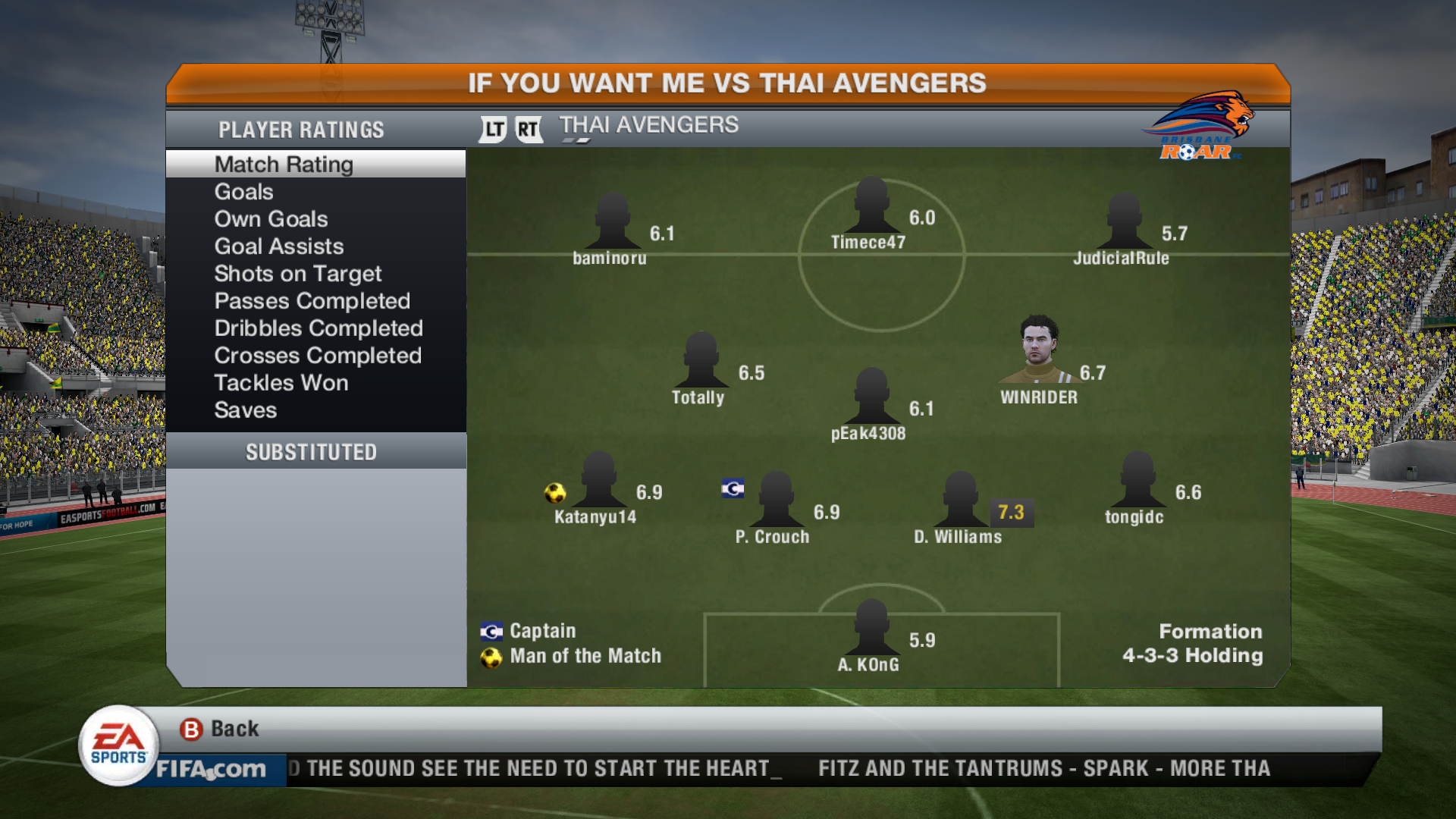Select midfielder pEak4308
The height and width of the screenshot is (819, 1456).
[871, 397]
